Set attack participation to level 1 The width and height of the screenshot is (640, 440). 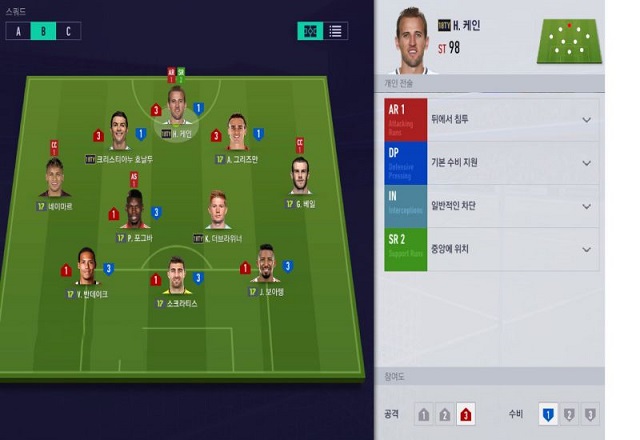click(424, 414)
